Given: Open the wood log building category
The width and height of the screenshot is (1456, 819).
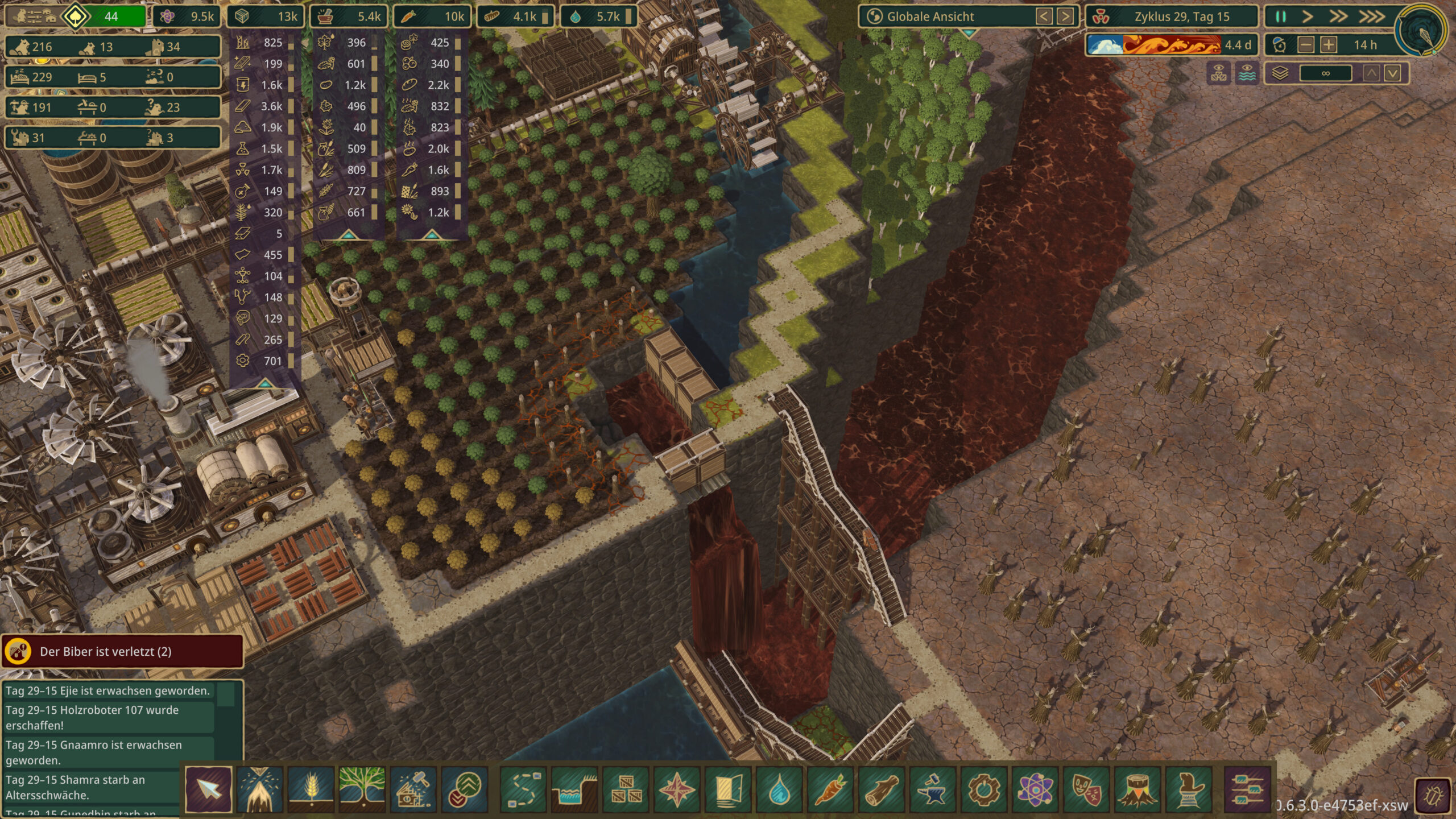Looking at the screenshot, I should coord(882,789).
